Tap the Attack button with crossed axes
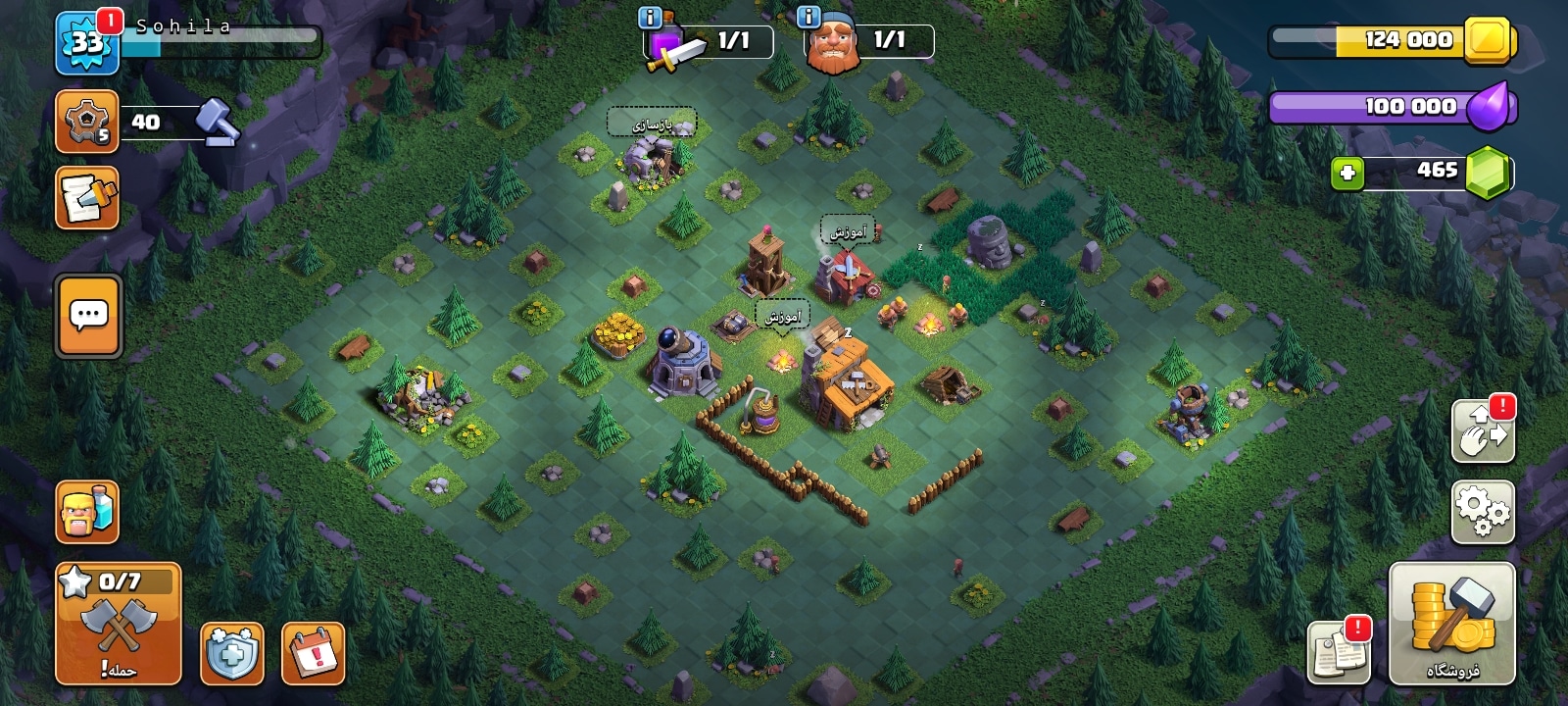The image size is (1568, 706). click(119, 624)
